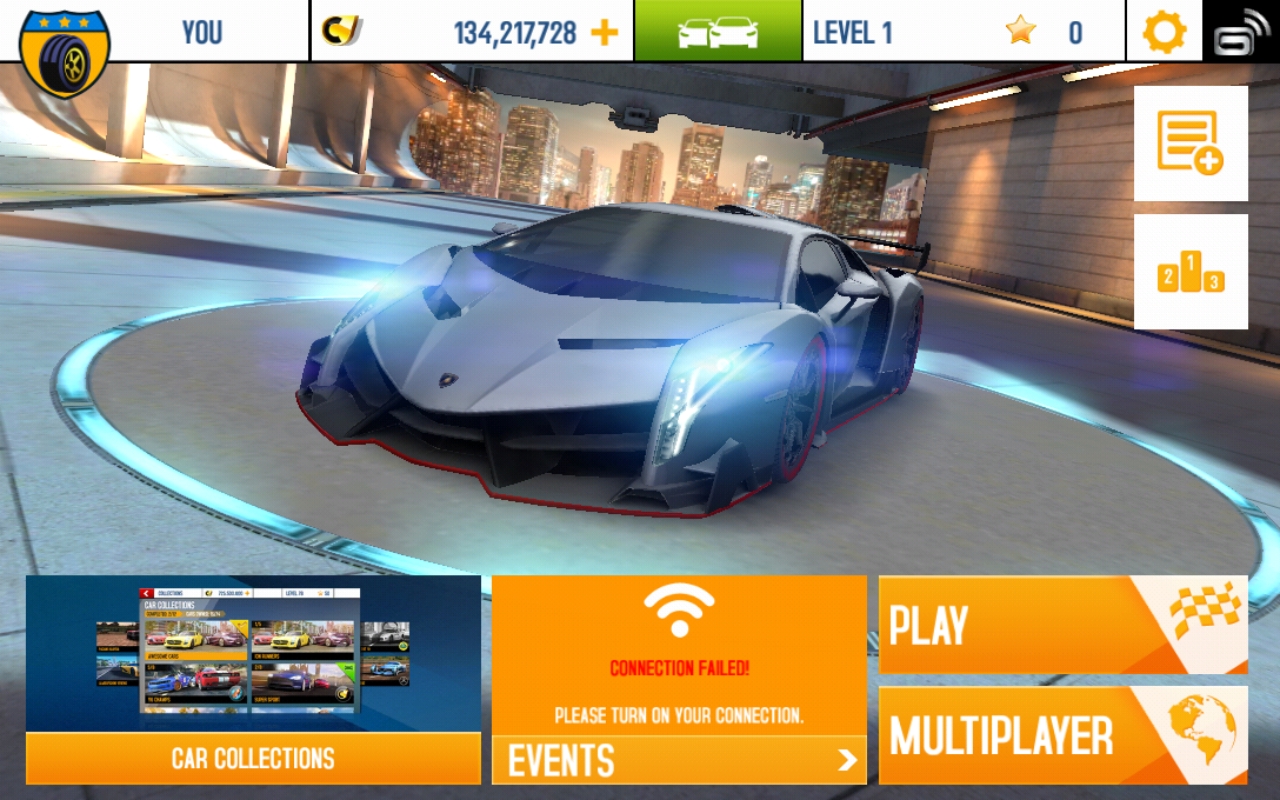Viewport: 1280px width, 800px height.
Task: Click the star rating icon
Action: pos(1019,31)
